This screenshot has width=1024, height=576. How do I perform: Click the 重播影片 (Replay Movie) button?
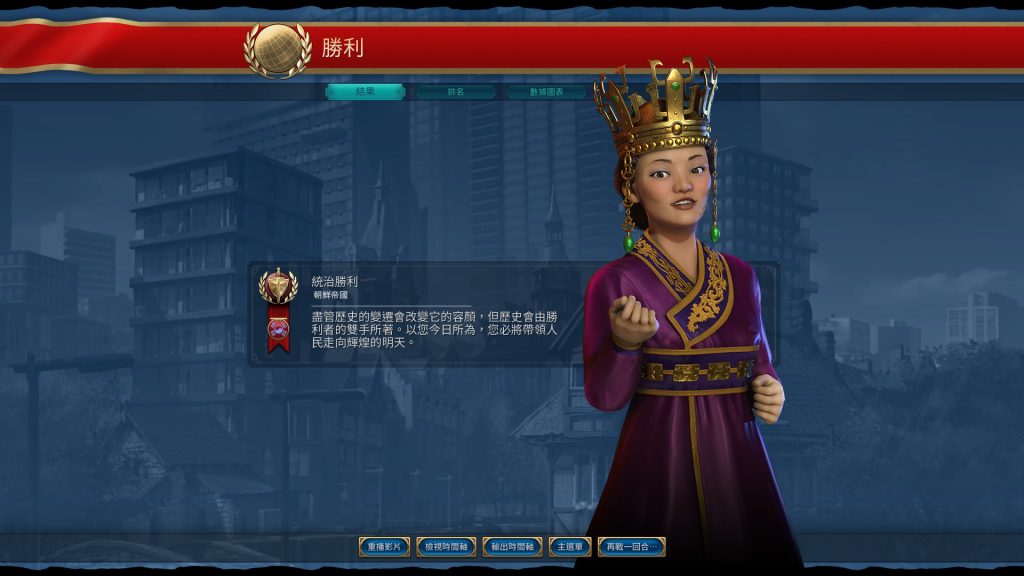[x=385, y=547]
